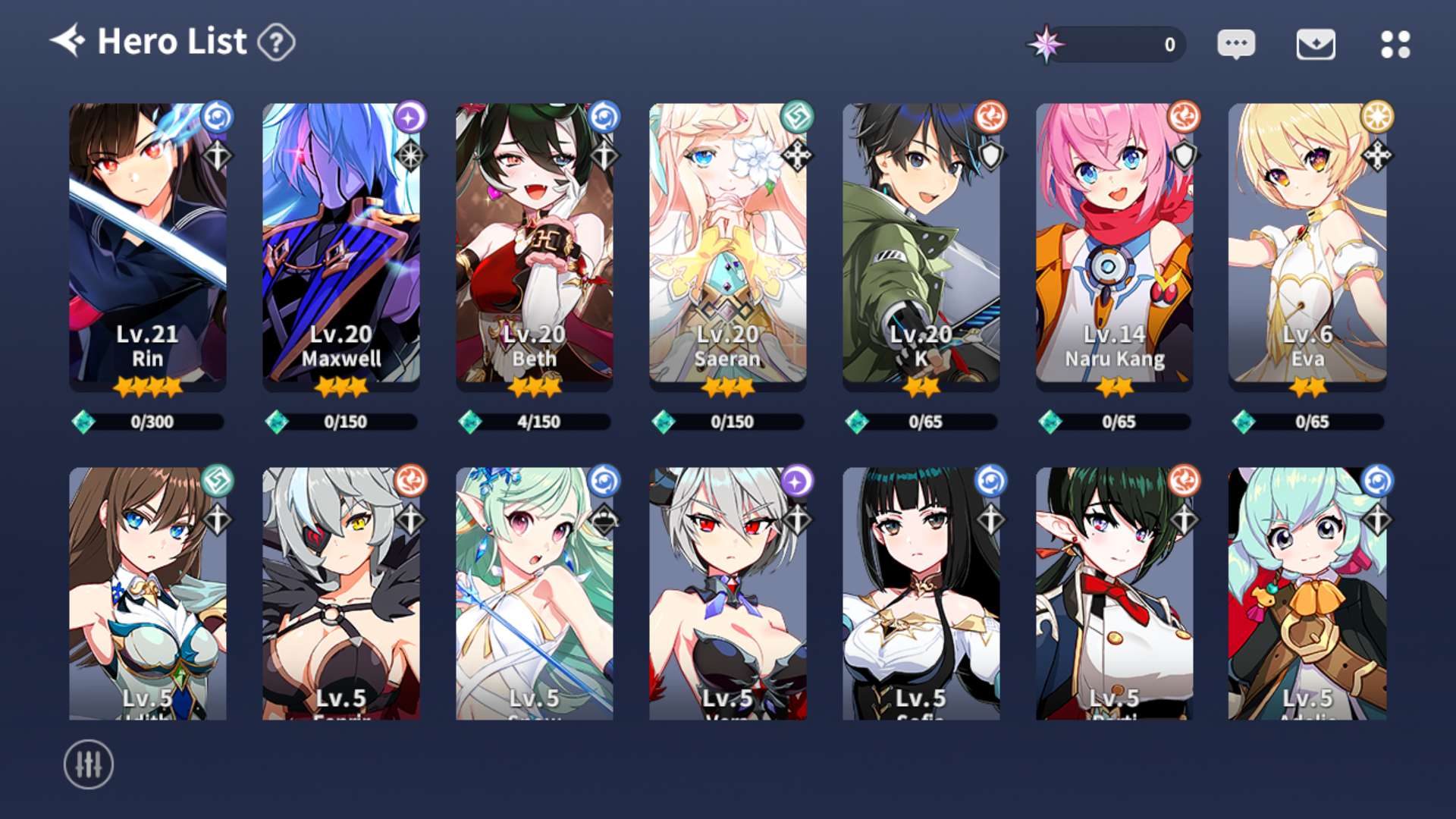Open the mailbox inbox icon
Image resolution: width=1456 pixels, height=819 pixels.
point(1316,44)
